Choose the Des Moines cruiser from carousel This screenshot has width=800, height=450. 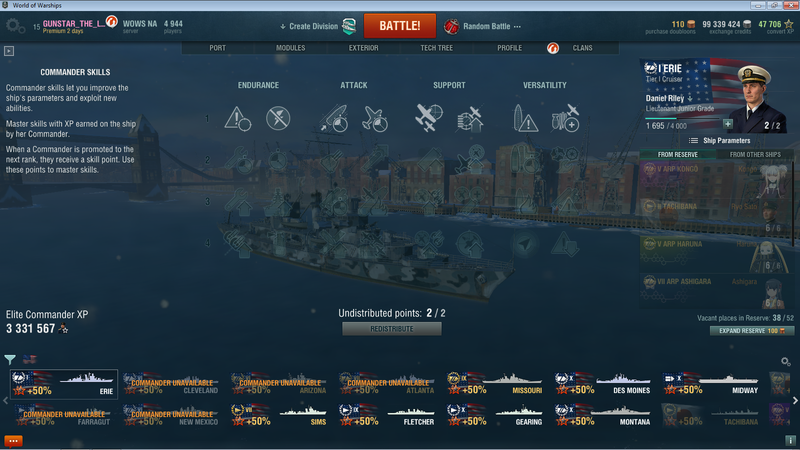coord(603,385)
